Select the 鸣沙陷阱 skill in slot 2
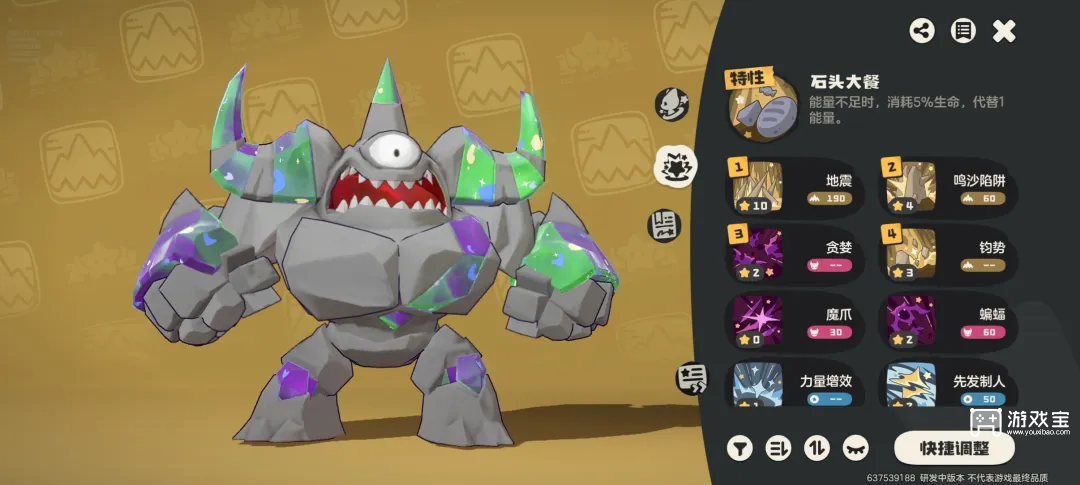Image resolution: width=1080 pixels, height=485 pixels. tap(948, 185)
